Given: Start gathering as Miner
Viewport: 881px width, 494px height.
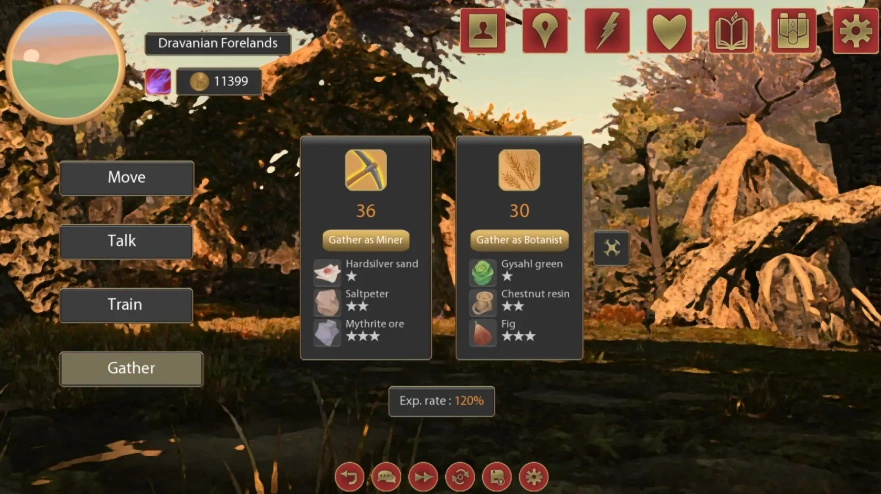Looking at the screenshot, I should click(366, 240).
